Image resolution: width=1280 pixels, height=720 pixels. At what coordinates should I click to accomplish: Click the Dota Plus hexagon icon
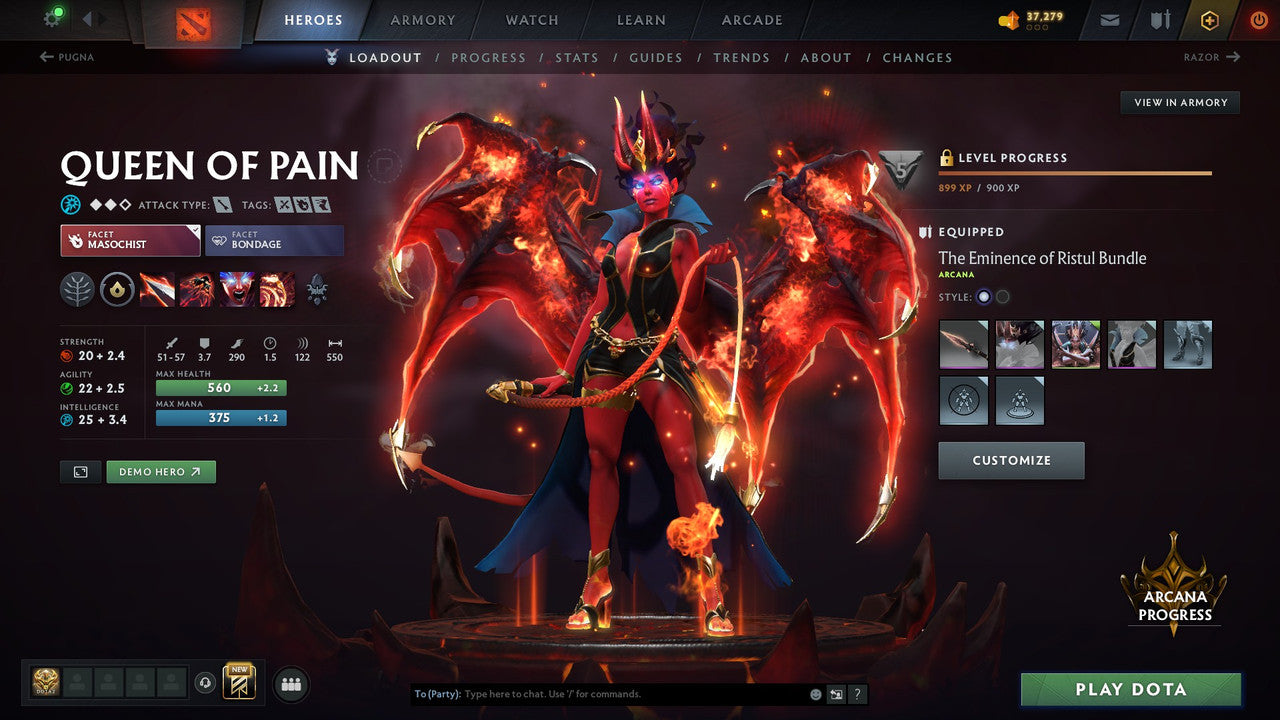tap(1209, 19)
